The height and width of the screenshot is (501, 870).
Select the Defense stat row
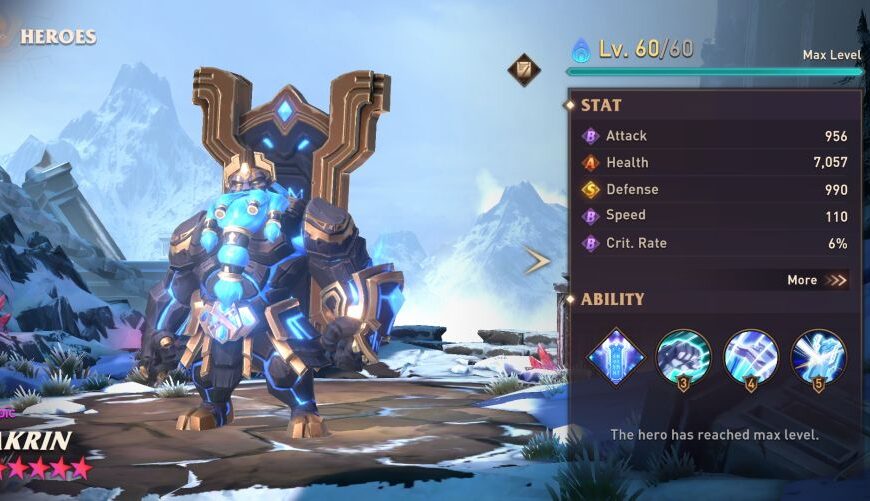coord(715,189)
